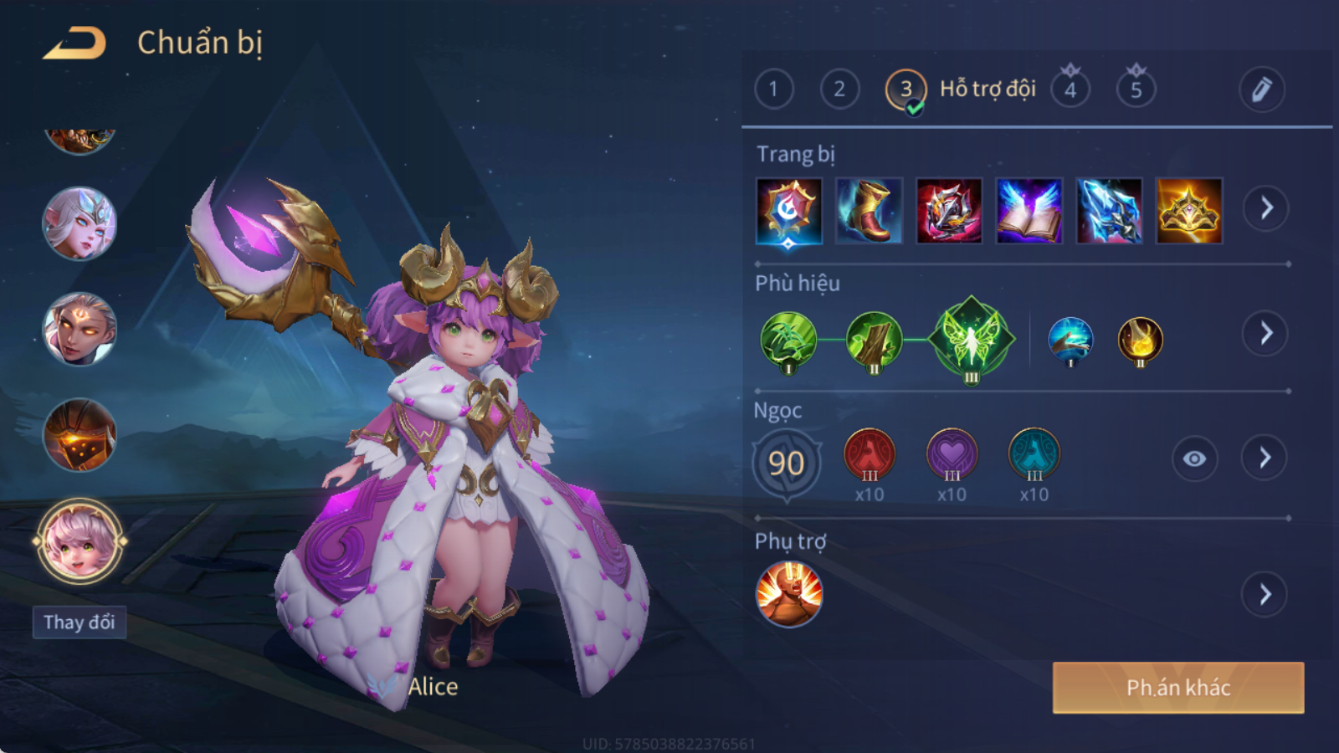The height and width of the screenshot is (753, 1339).
Task: Select the winged book equipment item
Action: pyautogui.click(x=1029, y=211)
